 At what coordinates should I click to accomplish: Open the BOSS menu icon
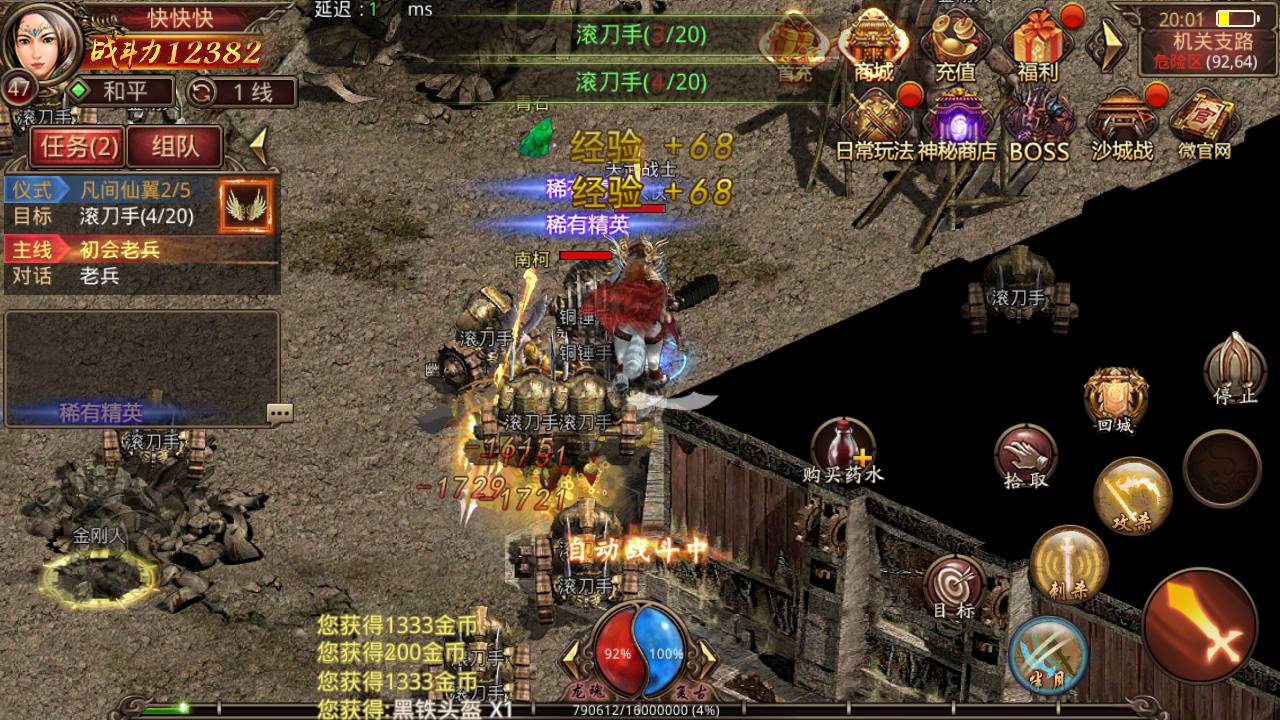[x=1039, y=125]
